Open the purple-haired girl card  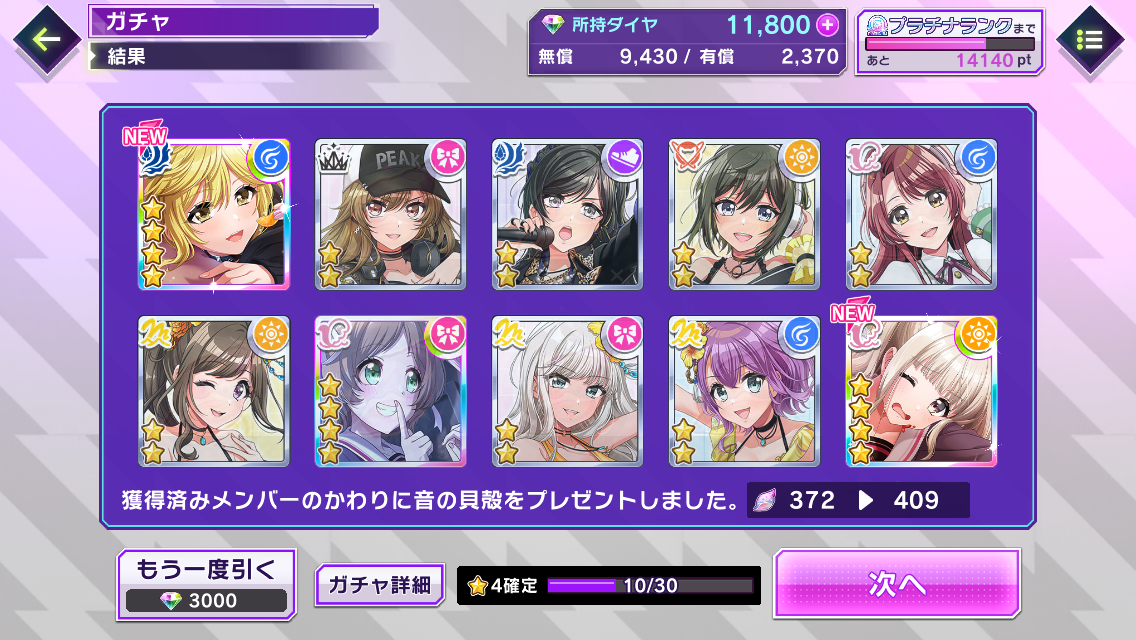pos(744,391)
